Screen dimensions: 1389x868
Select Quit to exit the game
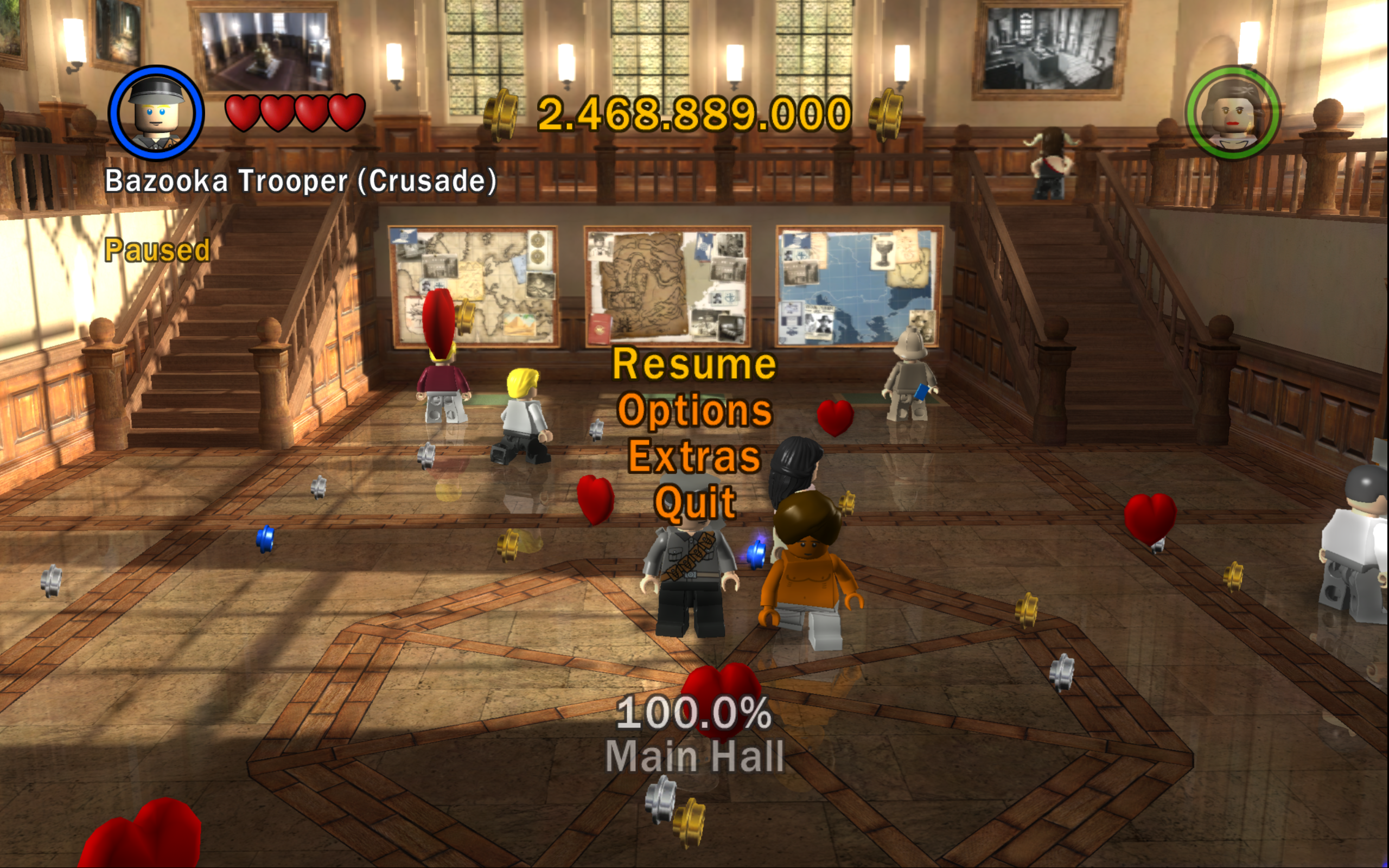[695, 502]
